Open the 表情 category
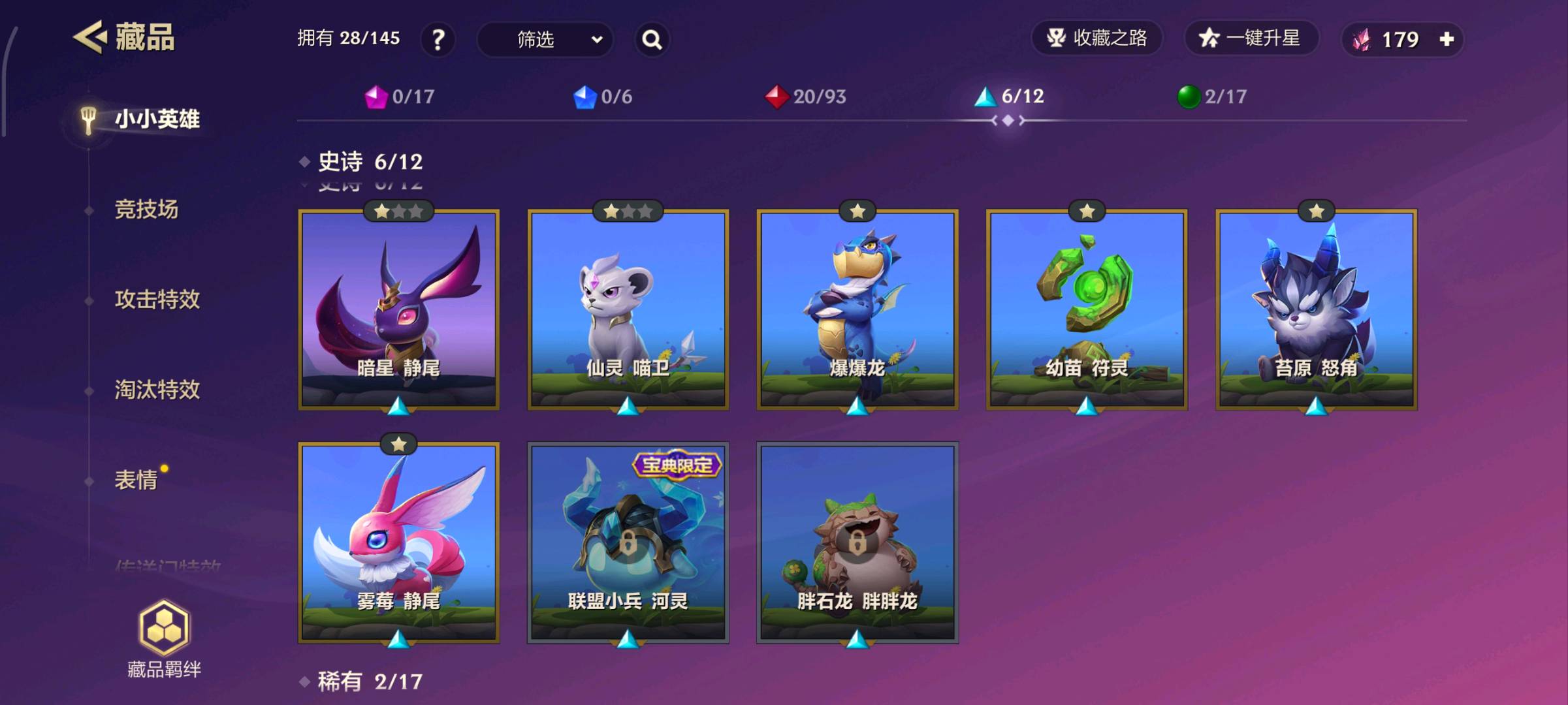This screenshot has height=705, width=1568. (x=136, y=480)
